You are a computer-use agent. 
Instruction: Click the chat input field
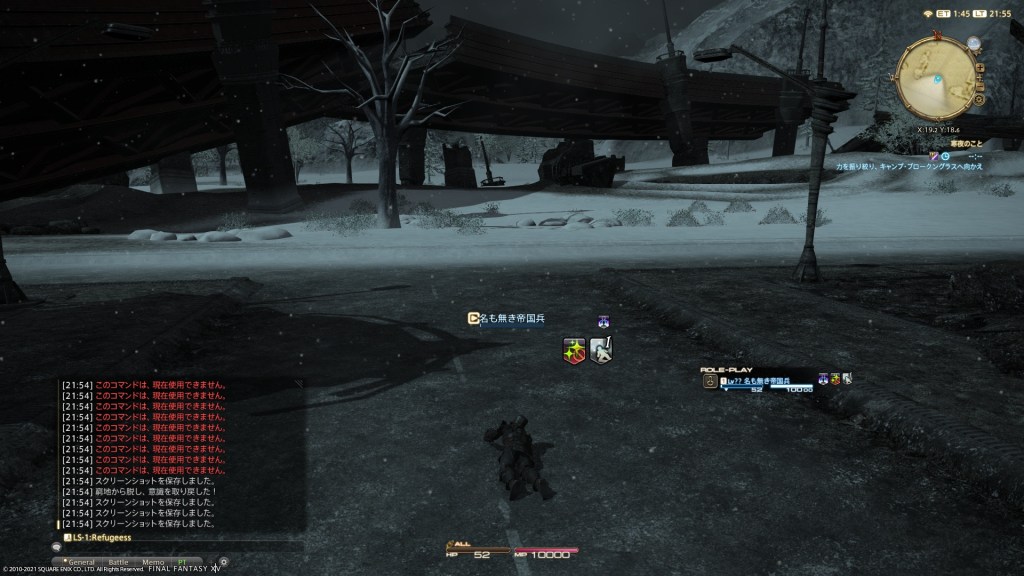180,547
